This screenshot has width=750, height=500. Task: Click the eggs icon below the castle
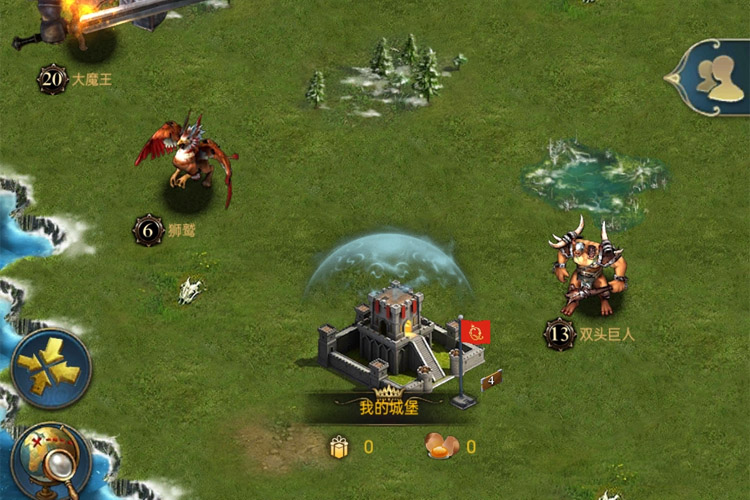[440, 446]
